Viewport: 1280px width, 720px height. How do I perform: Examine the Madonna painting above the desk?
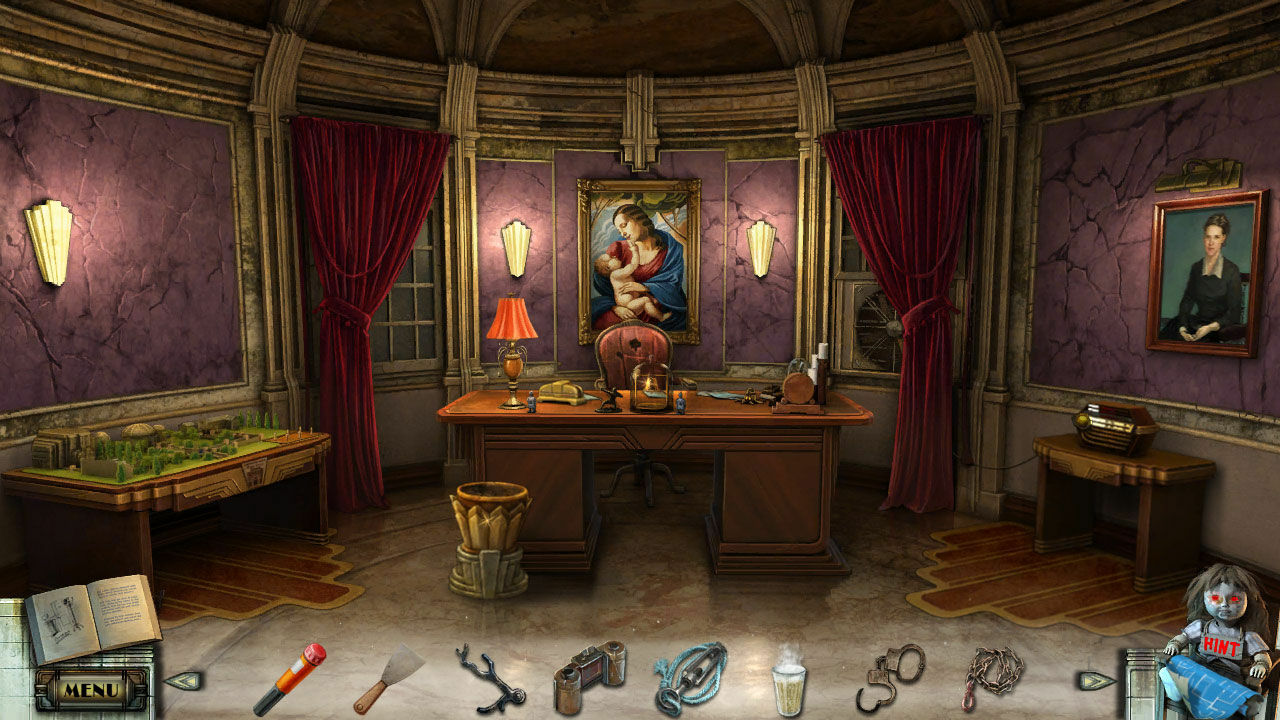637,255
